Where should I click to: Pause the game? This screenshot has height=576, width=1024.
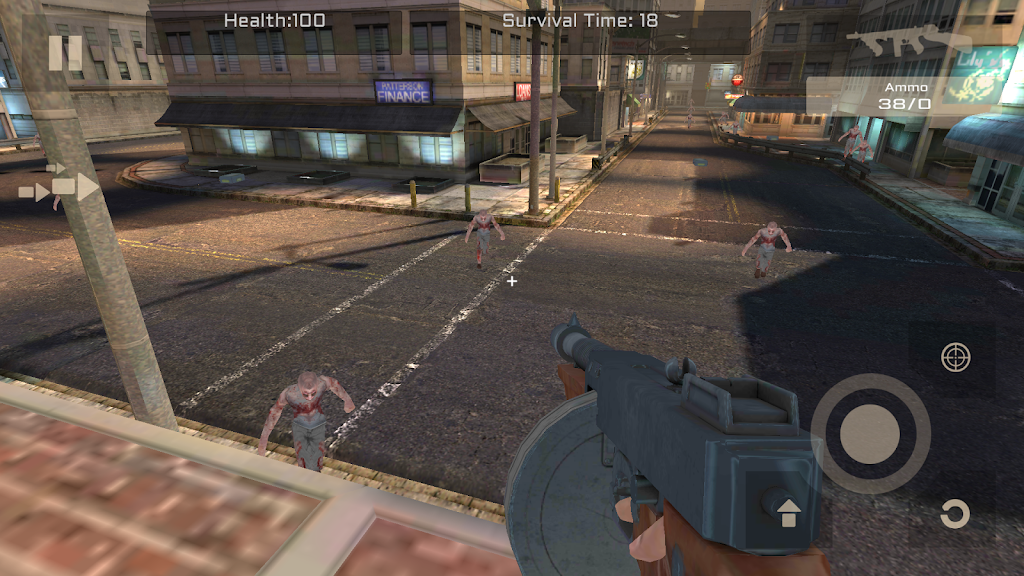click(65, 52)
